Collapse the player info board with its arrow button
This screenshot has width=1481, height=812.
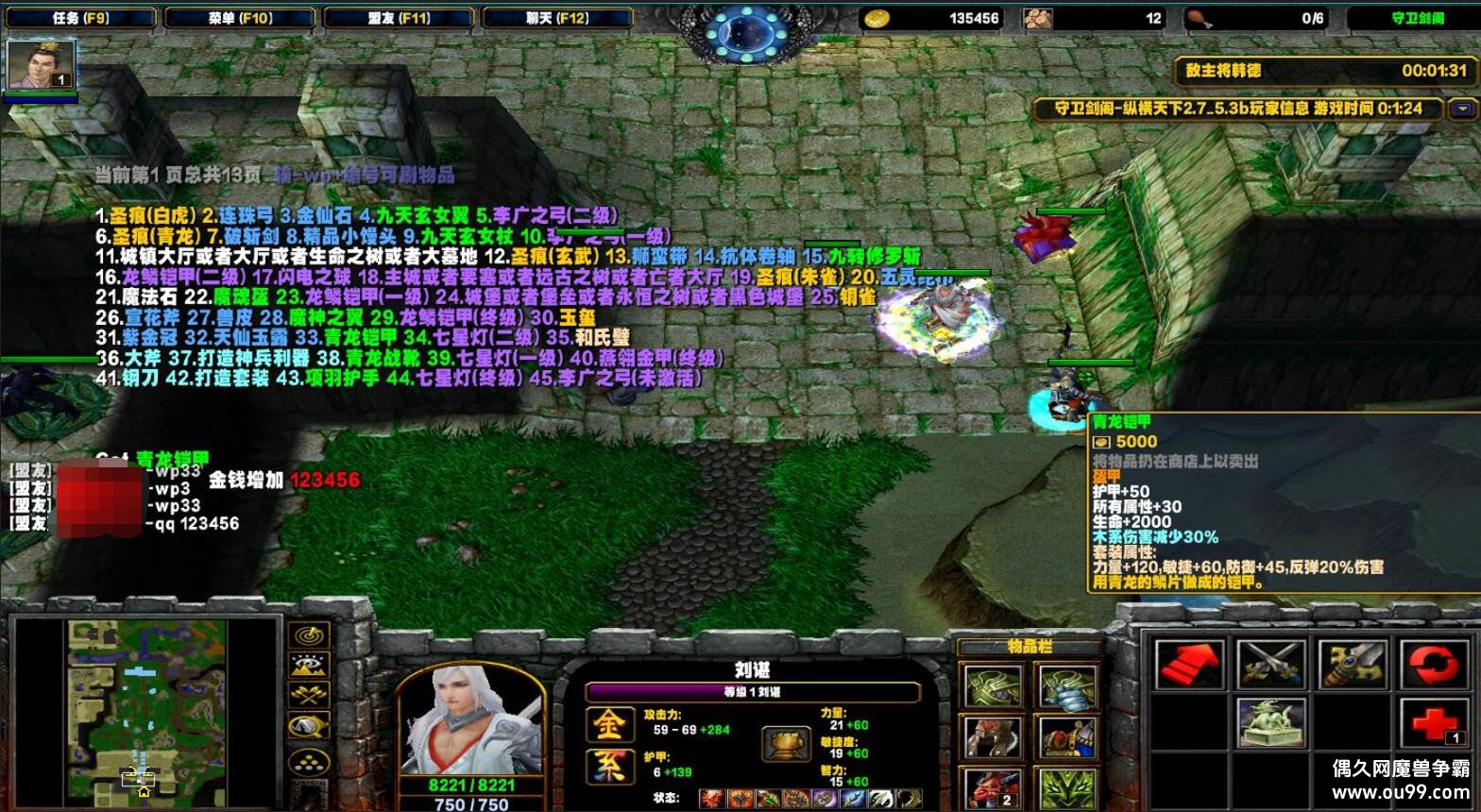1463,109
